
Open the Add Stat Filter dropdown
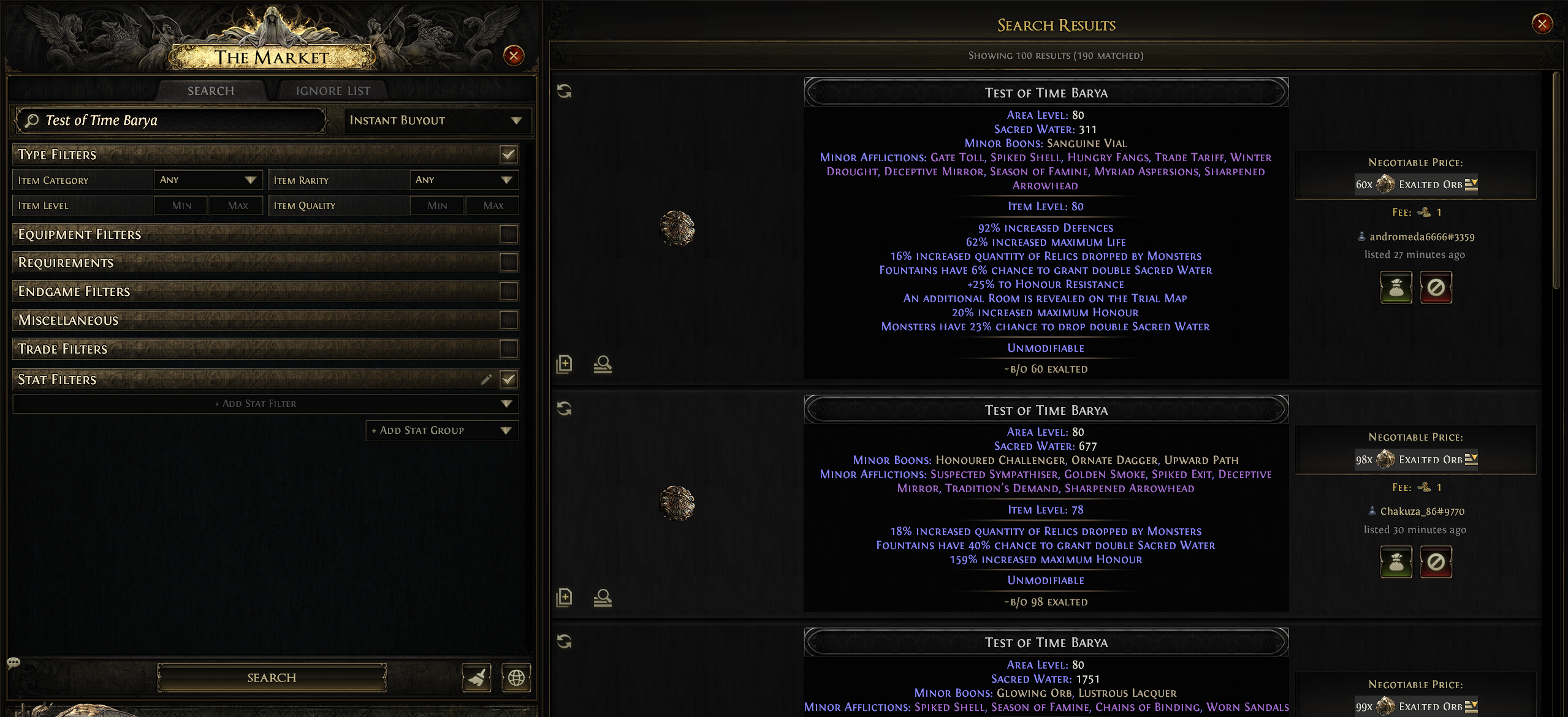(265, 403)
